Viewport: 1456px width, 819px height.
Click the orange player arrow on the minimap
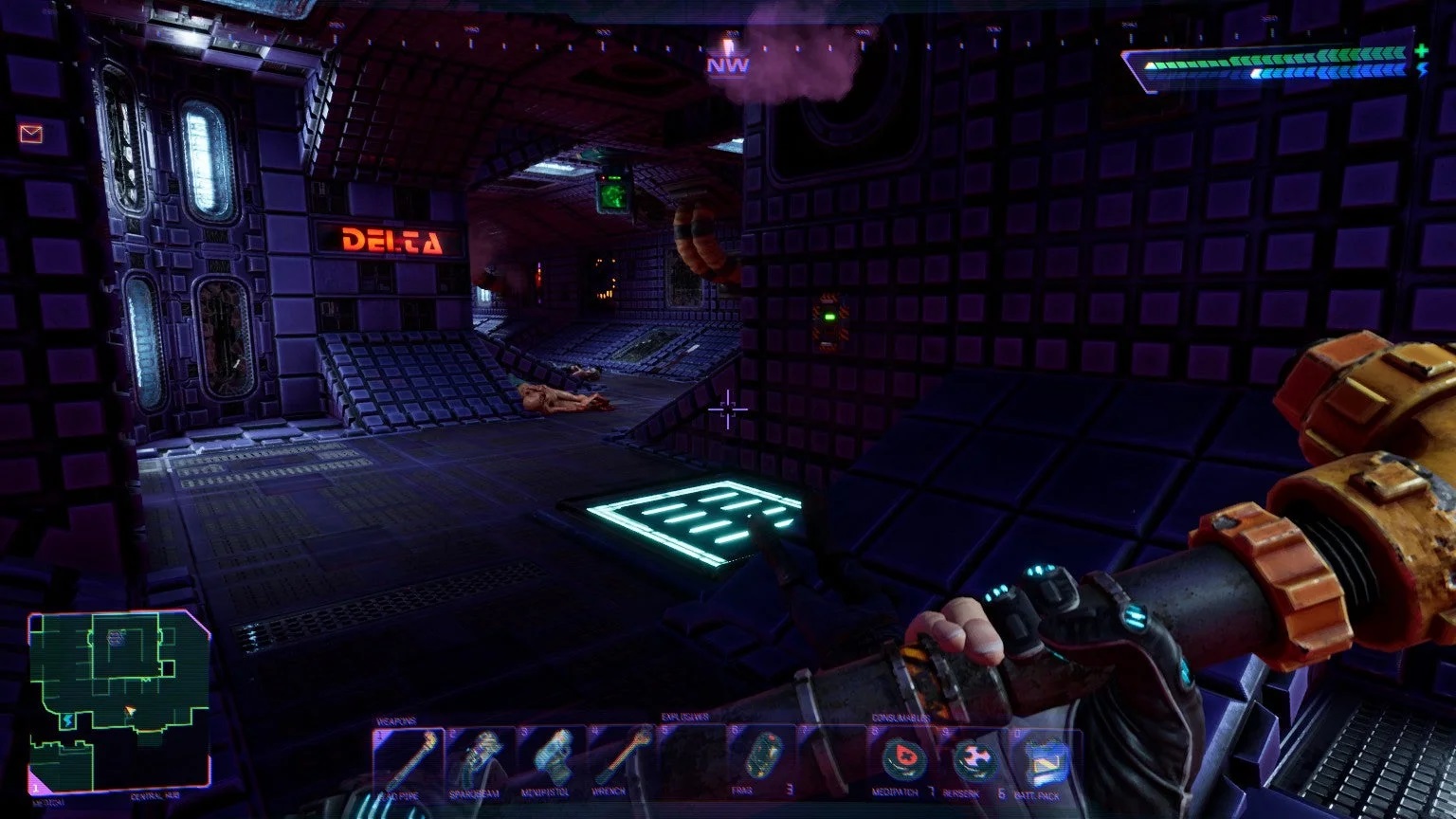point(129,709)
